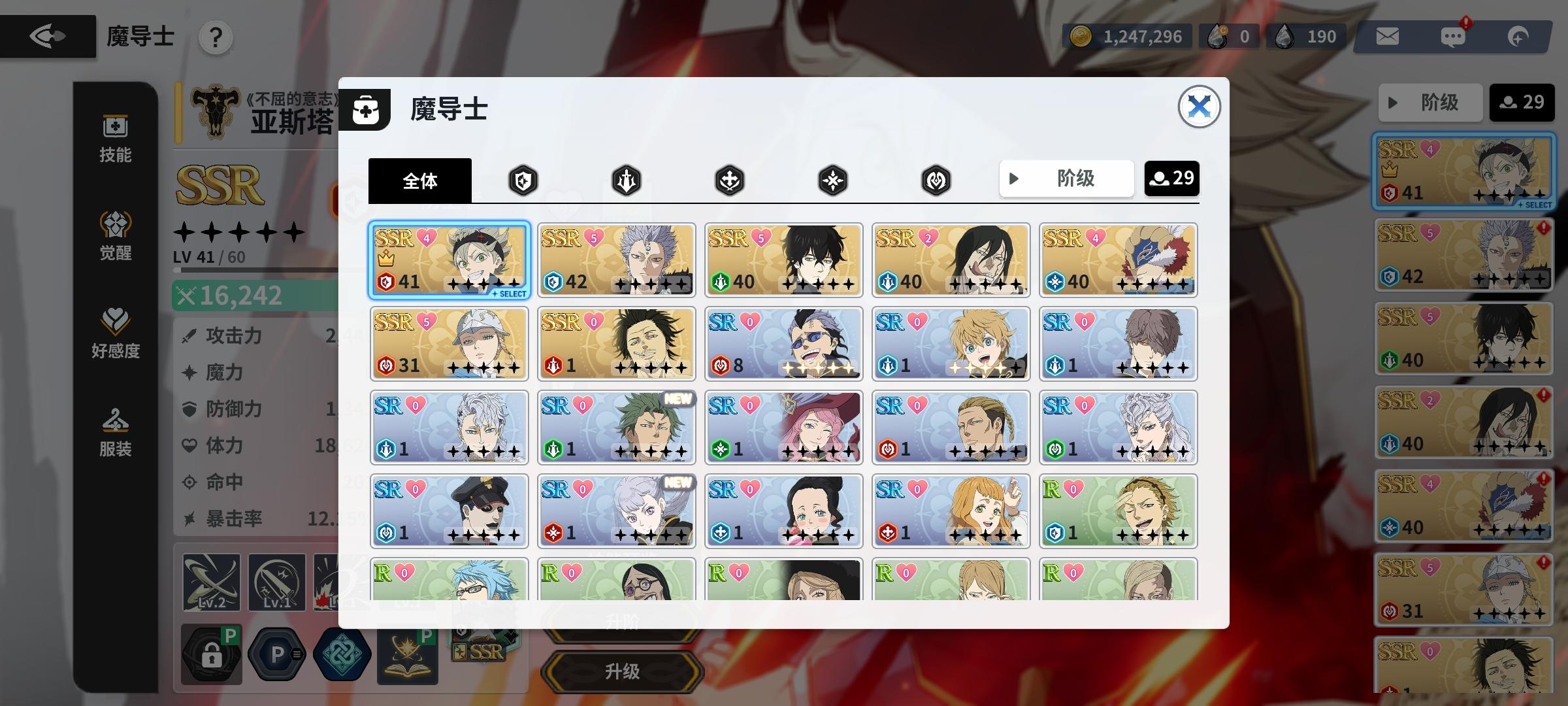Image resolution: width=1568 pixels, height=706 pixels.
Task: Expand the 阶级 sort dropdown in dialog
Action: [x=1066, y=178]
